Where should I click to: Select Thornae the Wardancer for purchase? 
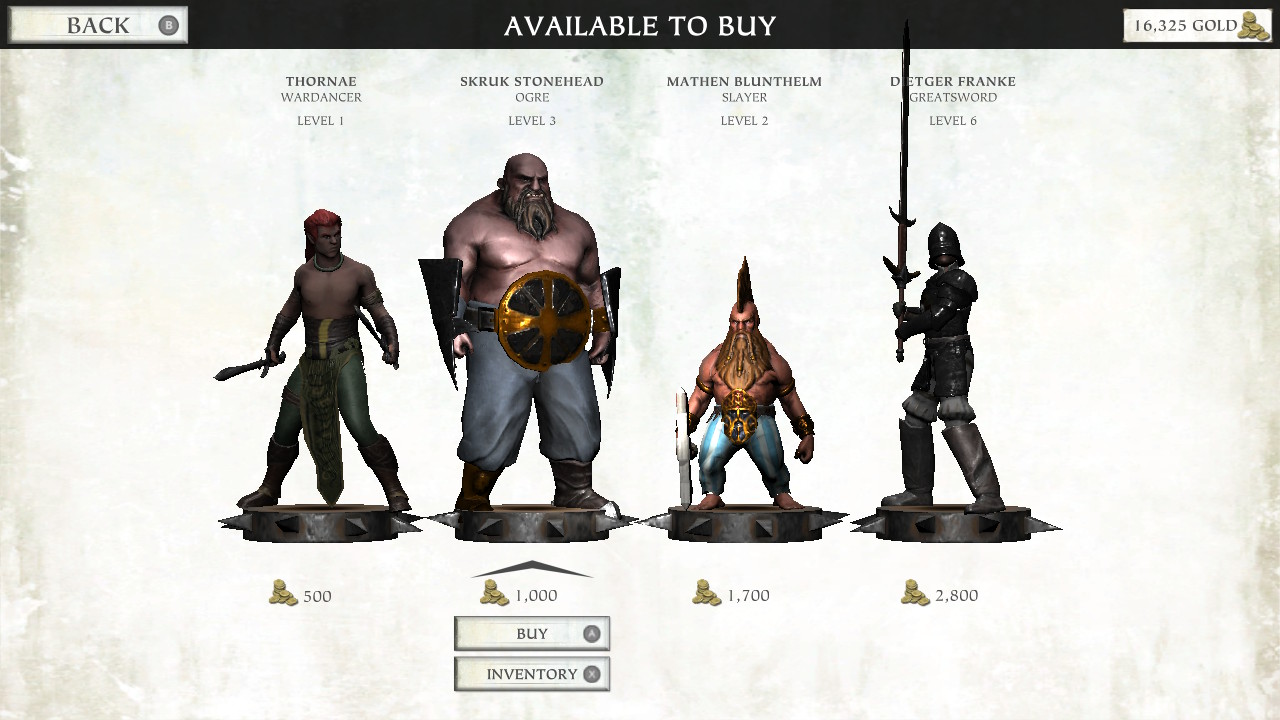click(320, 360)
